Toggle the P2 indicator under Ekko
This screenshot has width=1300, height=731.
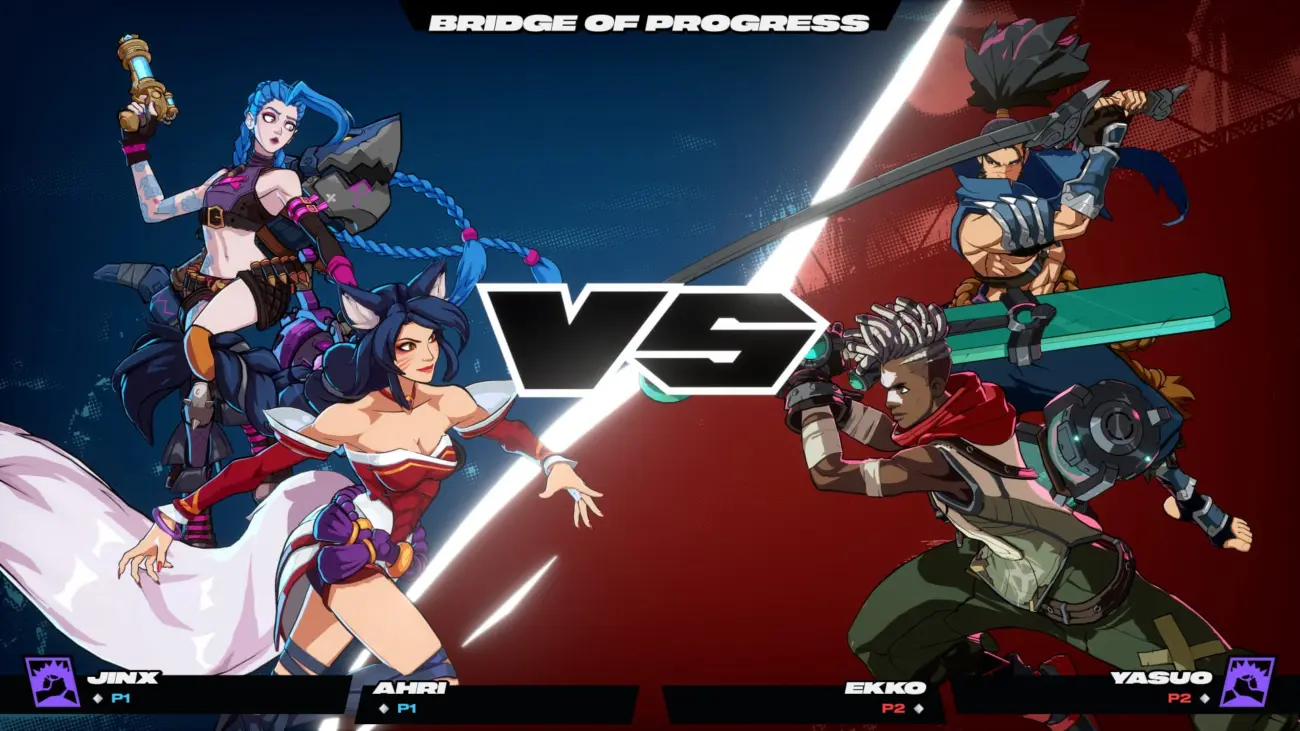894,708
